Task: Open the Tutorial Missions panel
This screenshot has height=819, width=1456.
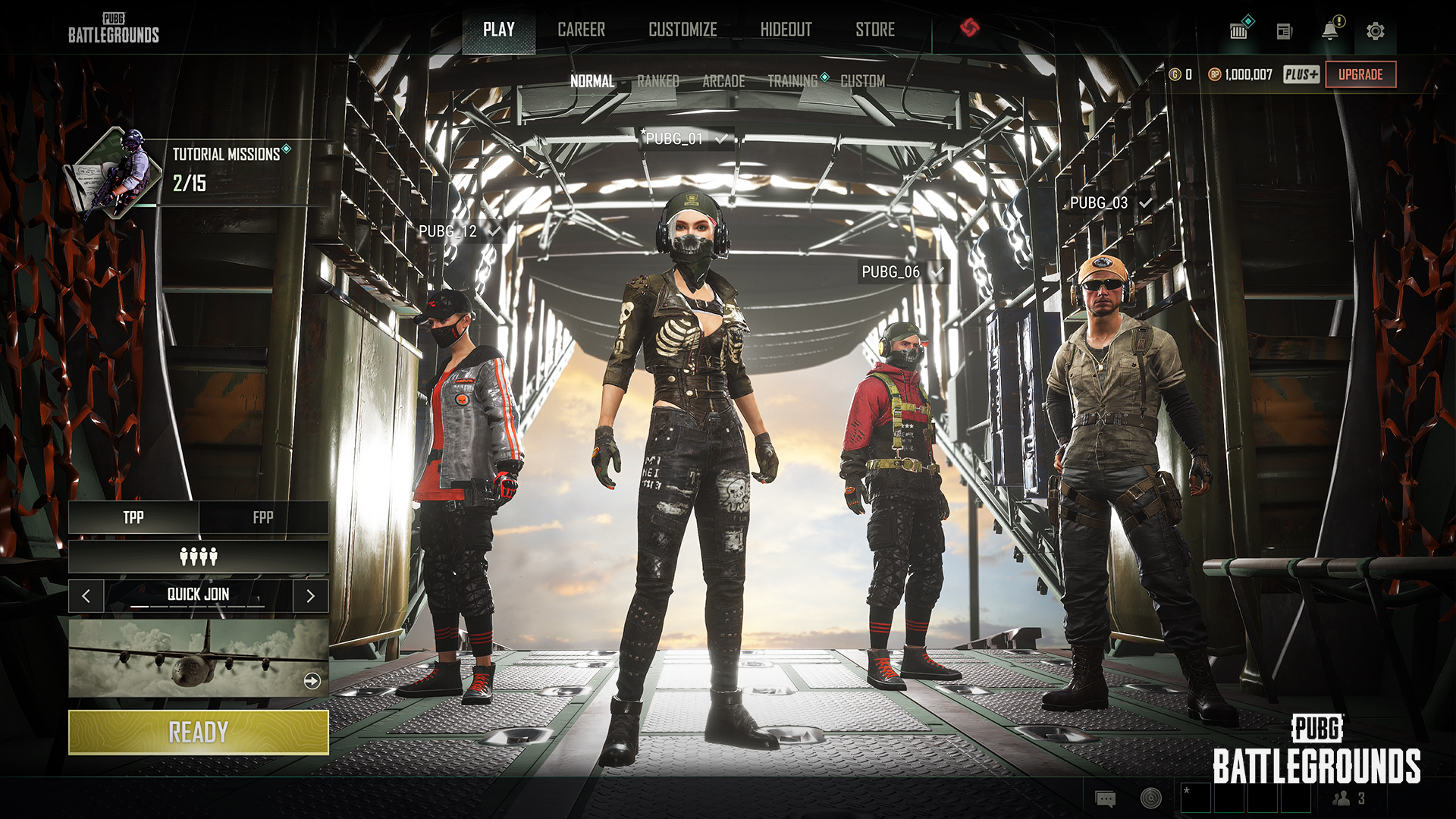Action: tap(226, 170)
